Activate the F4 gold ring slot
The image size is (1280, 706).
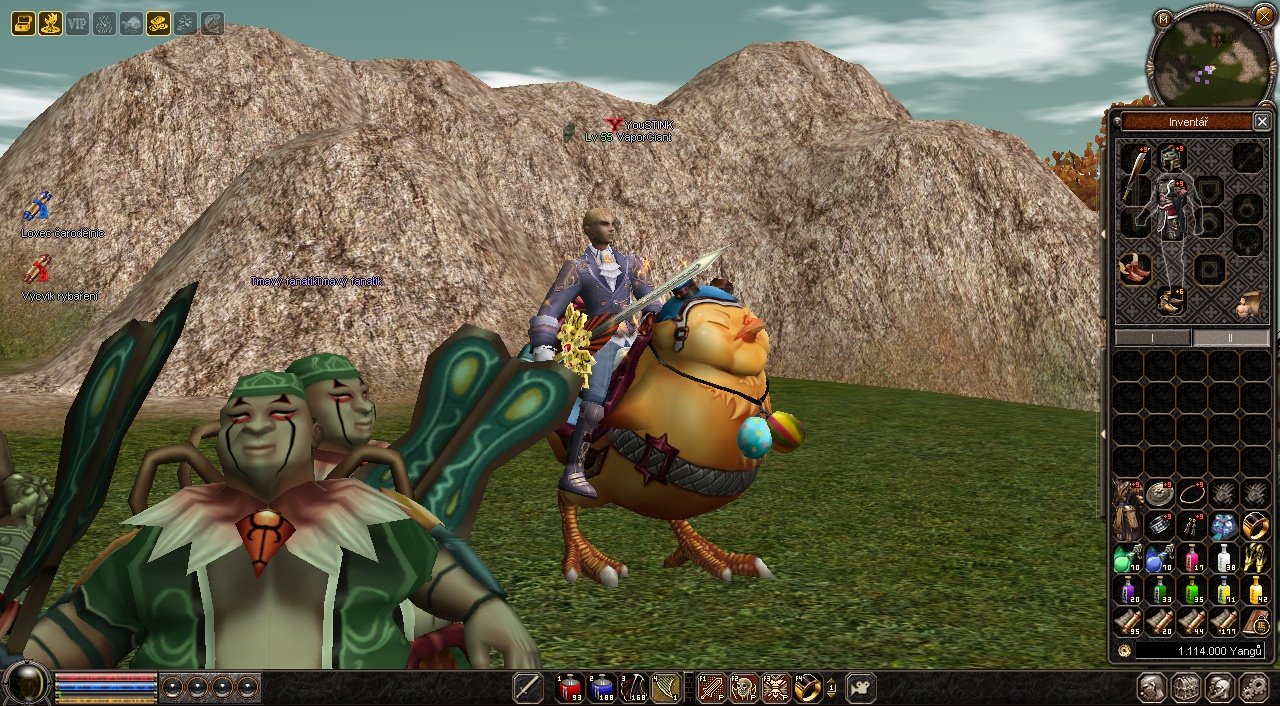pos(807,688)
